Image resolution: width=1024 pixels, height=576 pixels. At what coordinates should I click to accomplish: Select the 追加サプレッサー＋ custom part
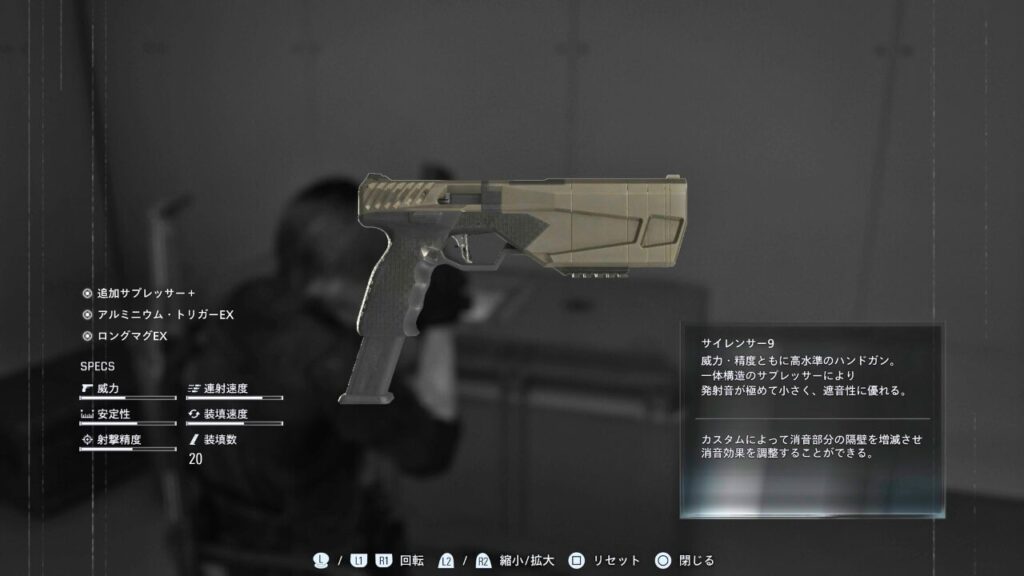click(144, 294)
